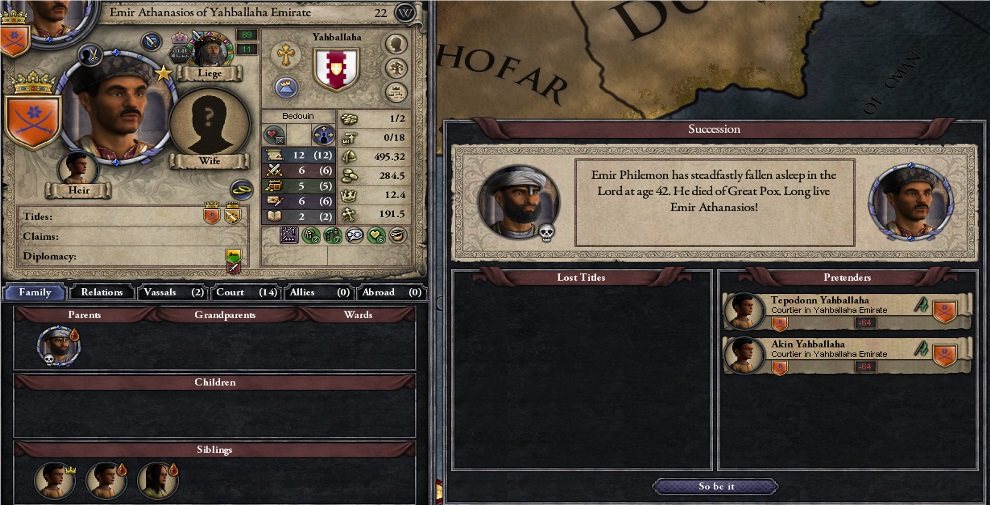View the Heir portrait

tap(77, 168)
